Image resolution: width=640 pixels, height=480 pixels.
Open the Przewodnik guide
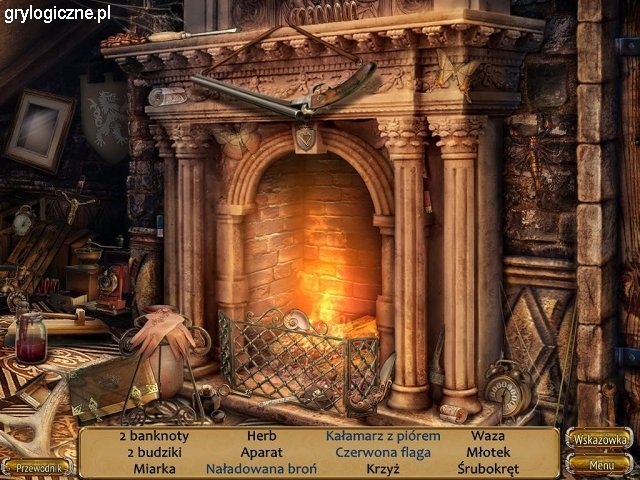[36, 466]
